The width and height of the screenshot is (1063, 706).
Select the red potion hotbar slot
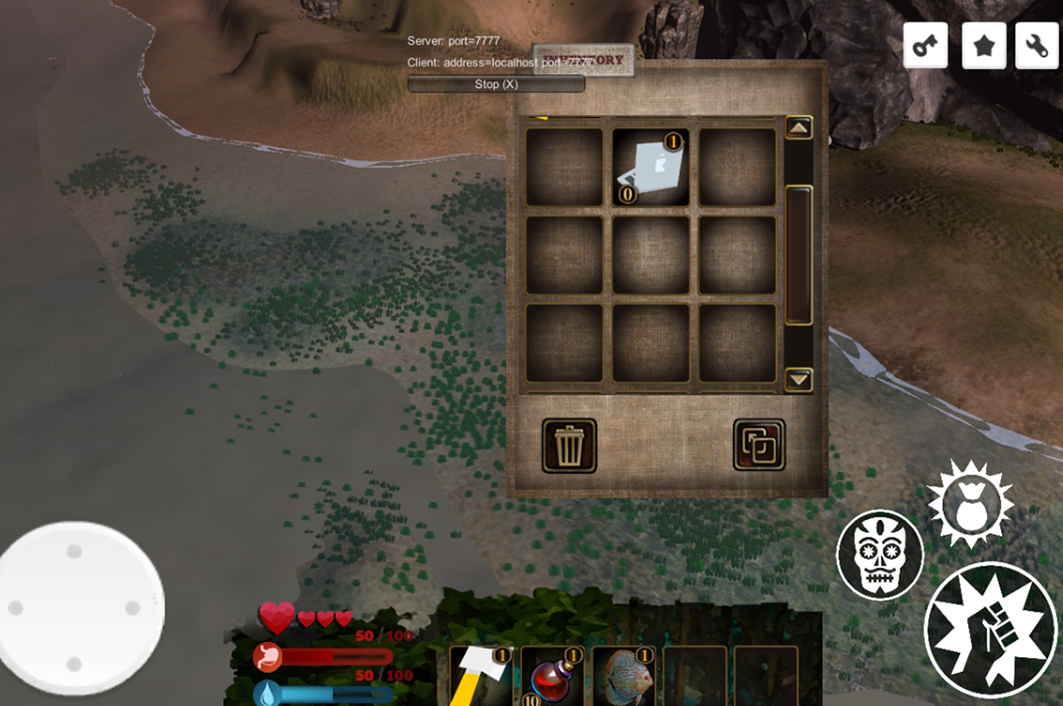tap(552, 676)
